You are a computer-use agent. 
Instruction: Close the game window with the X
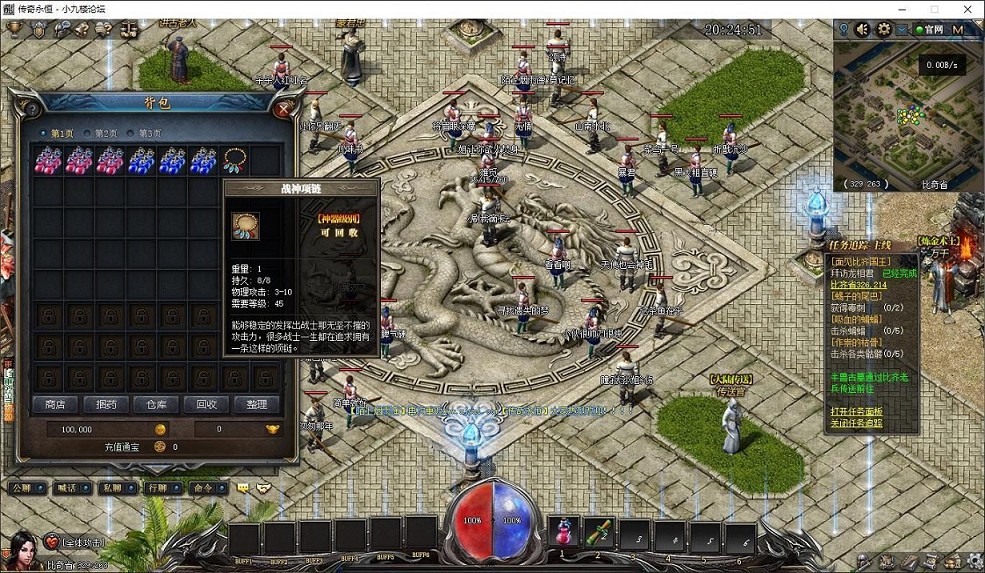(x=968, y=9)
